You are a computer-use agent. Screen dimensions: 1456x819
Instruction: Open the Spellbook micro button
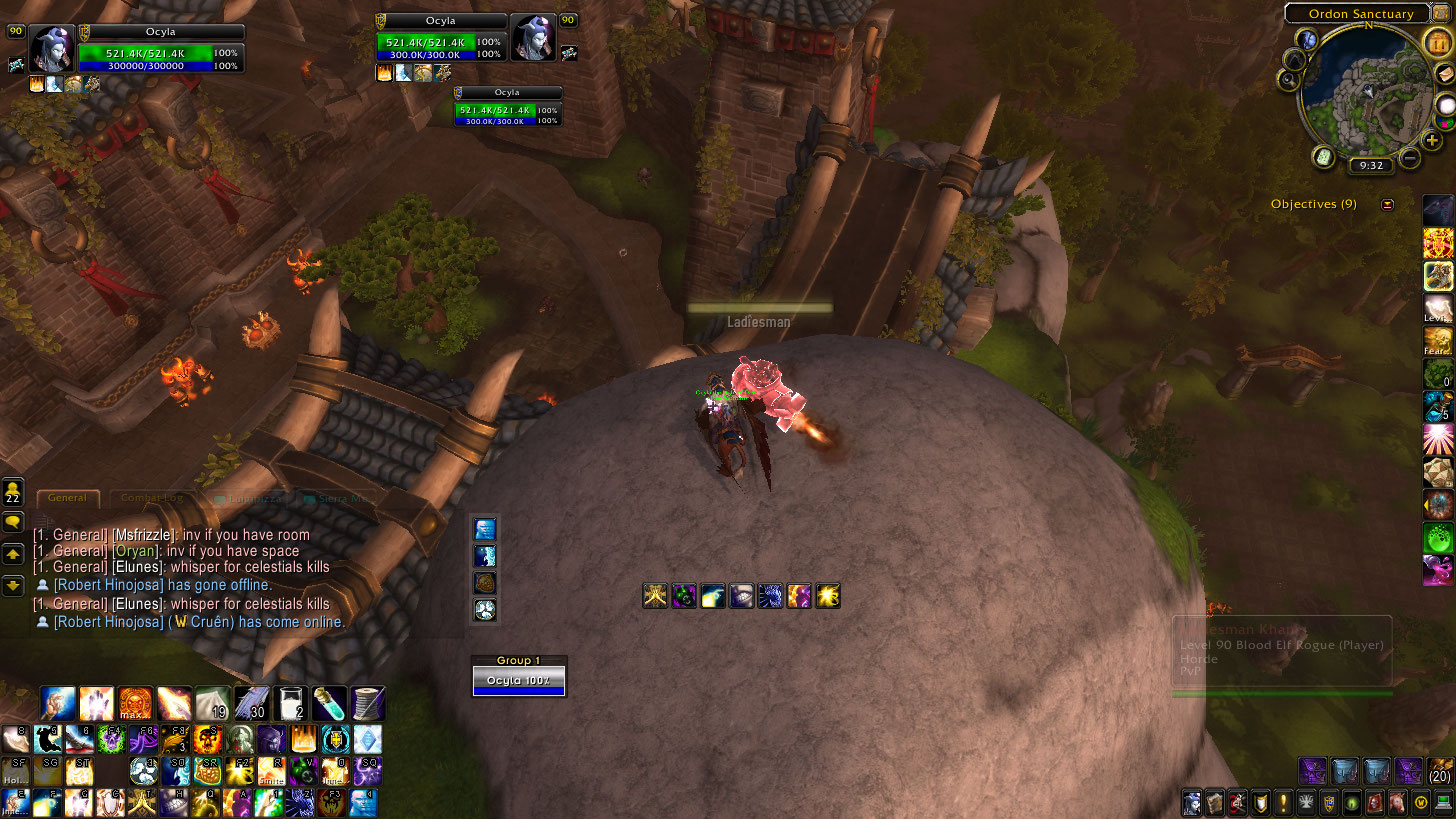[x=1215, y=802]
